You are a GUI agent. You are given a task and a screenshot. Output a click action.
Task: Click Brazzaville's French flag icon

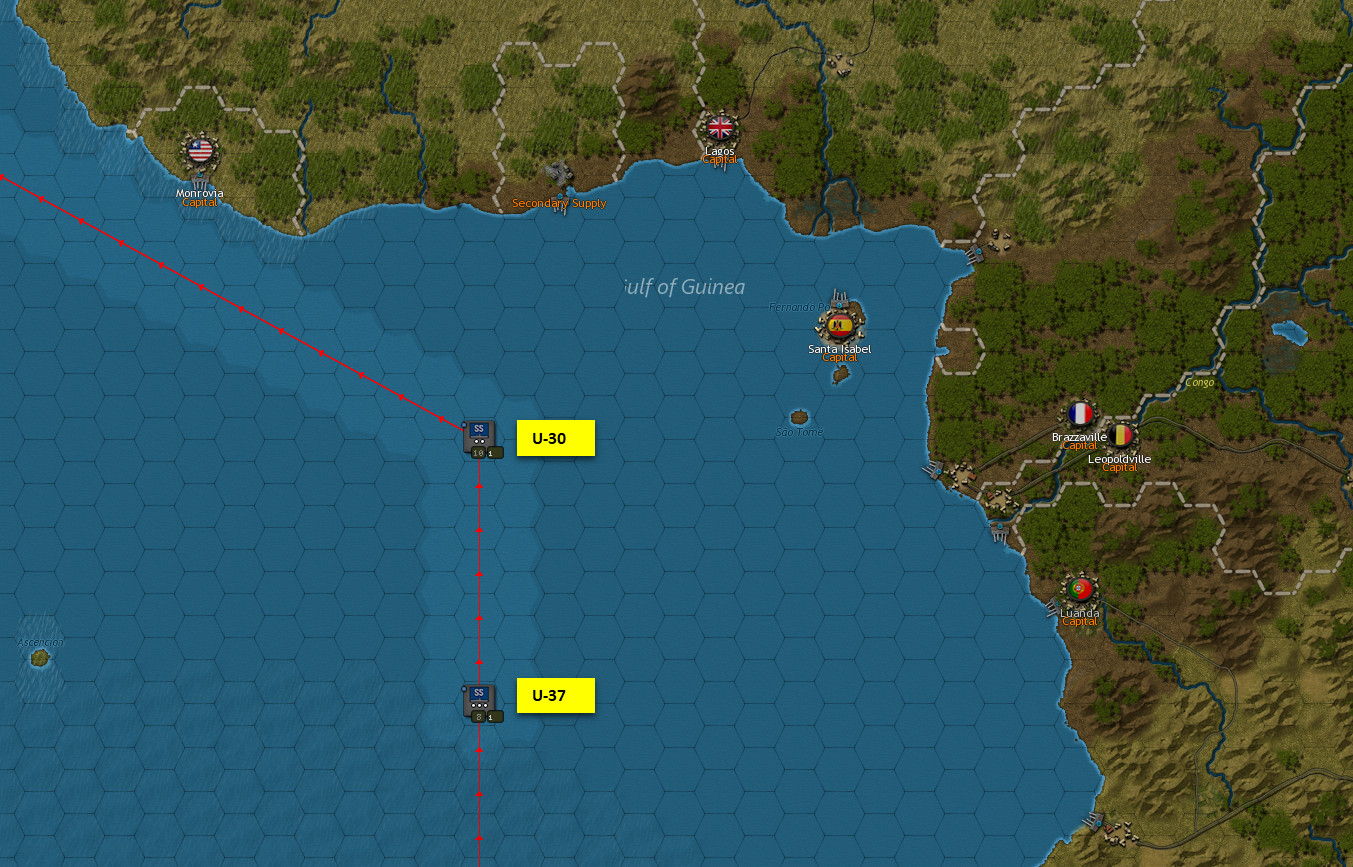click(1078, 410)
